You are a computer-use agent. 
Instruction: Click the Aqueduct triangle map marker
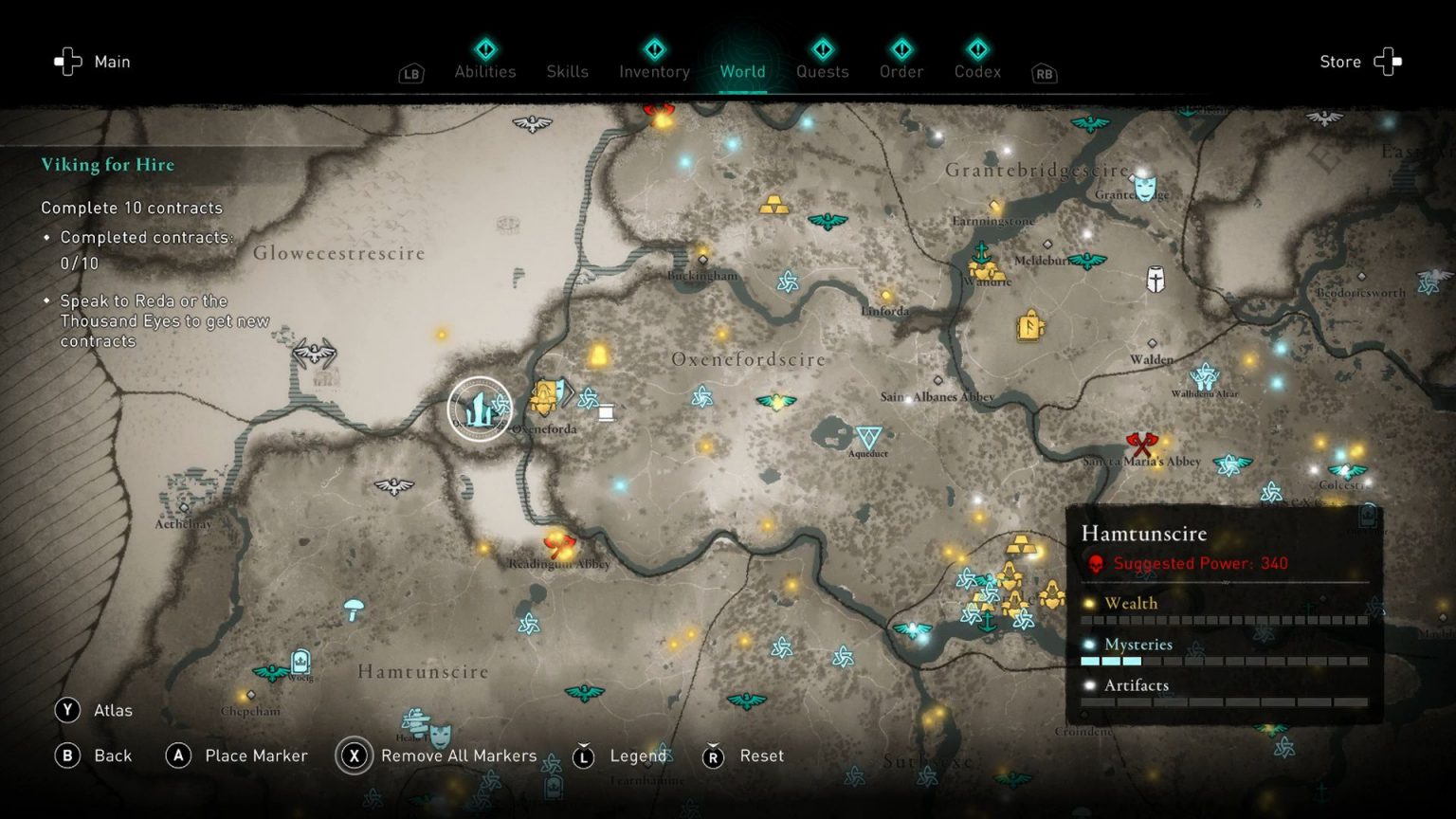(x=868, y=437)
